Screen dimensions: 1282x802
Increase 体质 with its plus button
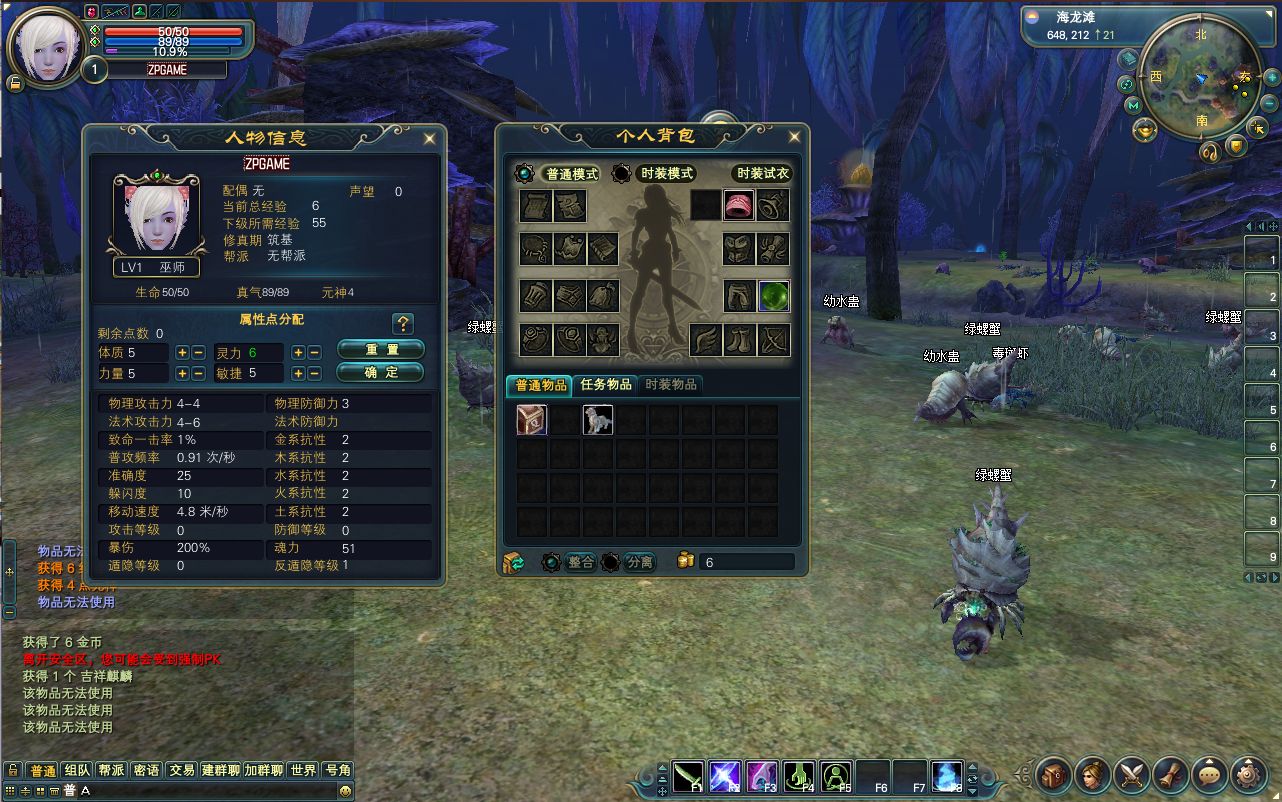[x=182, y=352]
